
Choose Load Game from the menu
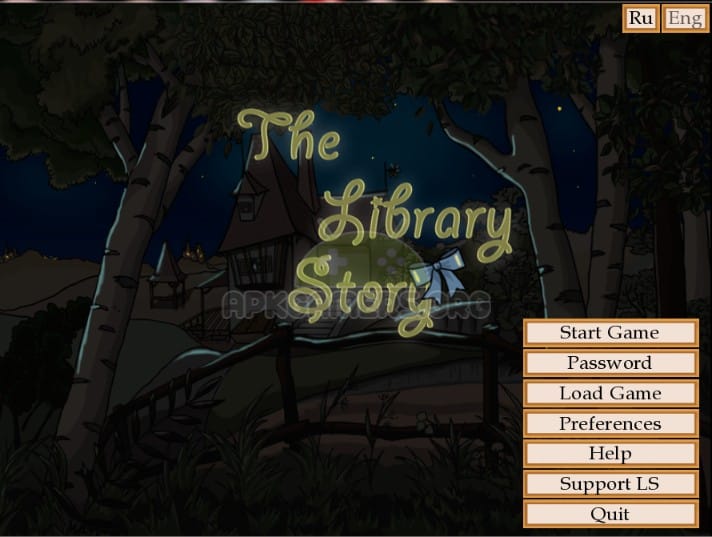[x=609, y=393]
